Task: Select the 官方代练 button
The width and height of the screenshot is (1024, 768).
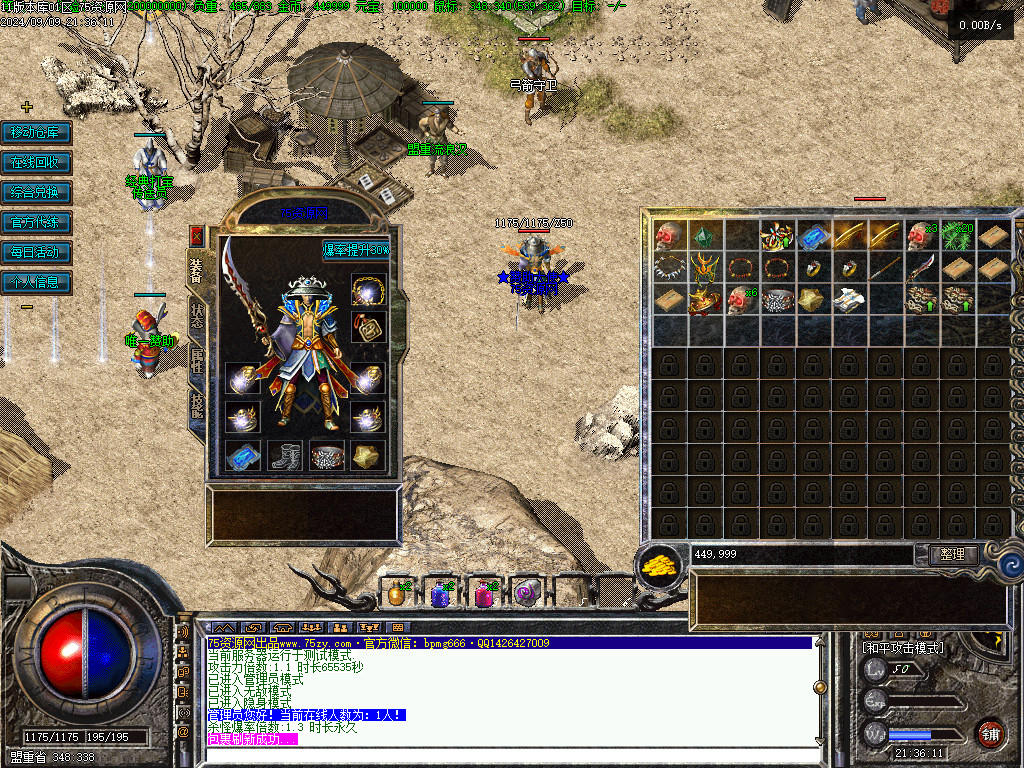Action: 36,222
